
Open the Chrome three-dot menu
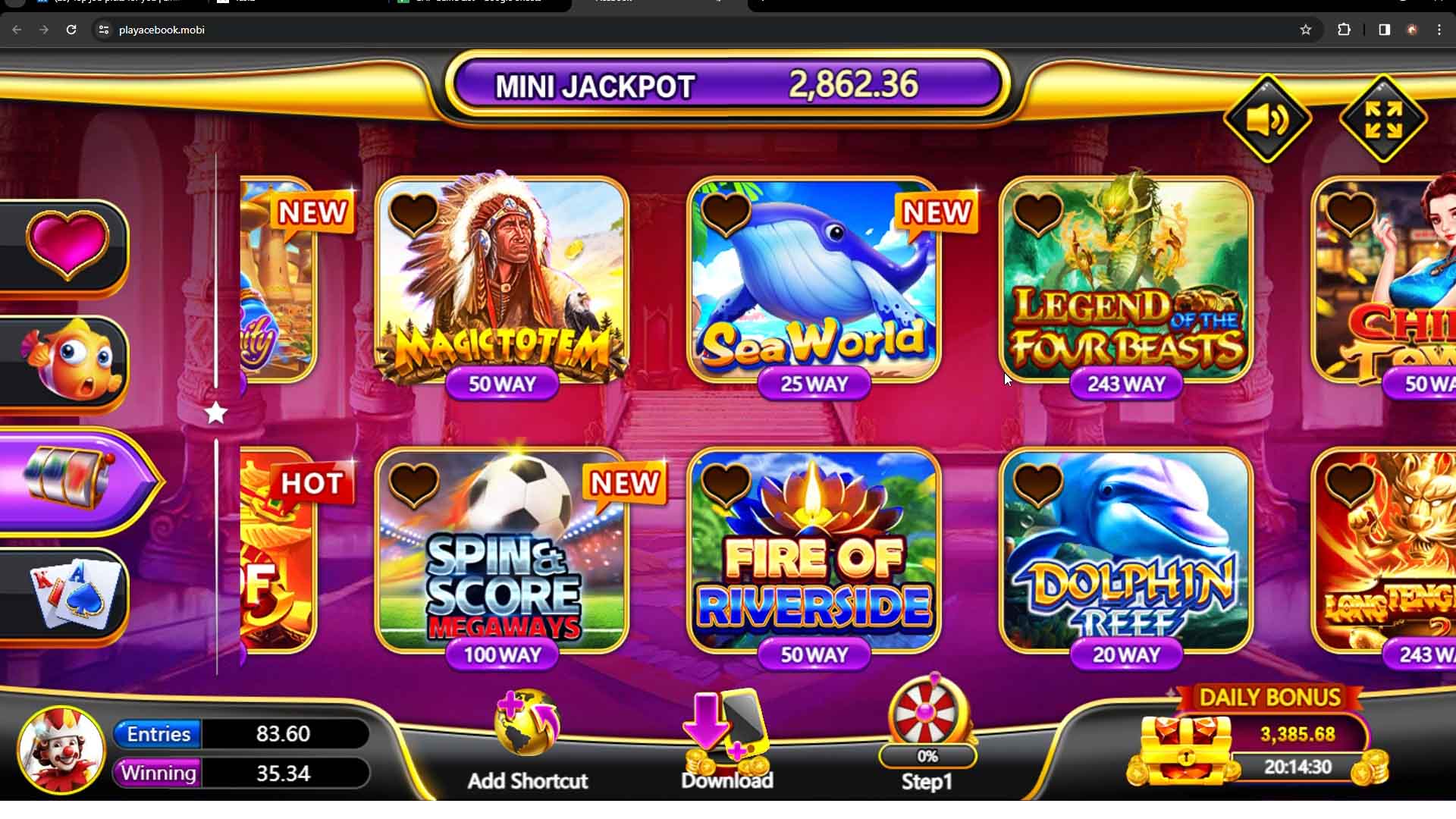coord(1440,30)
